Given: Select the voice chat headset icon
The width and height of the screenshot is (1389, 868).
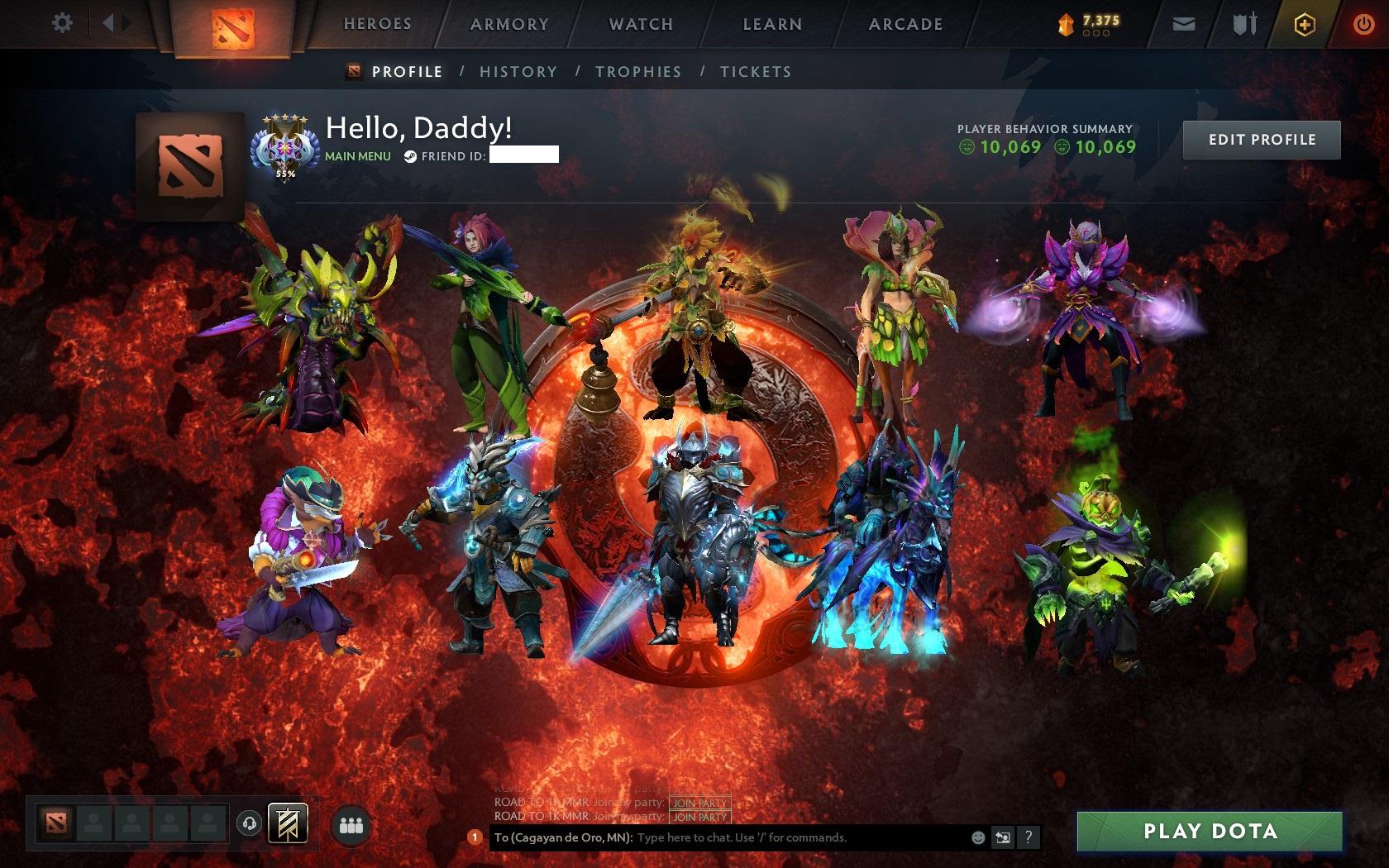Looking at the screenshot, I should pos(250,823).
